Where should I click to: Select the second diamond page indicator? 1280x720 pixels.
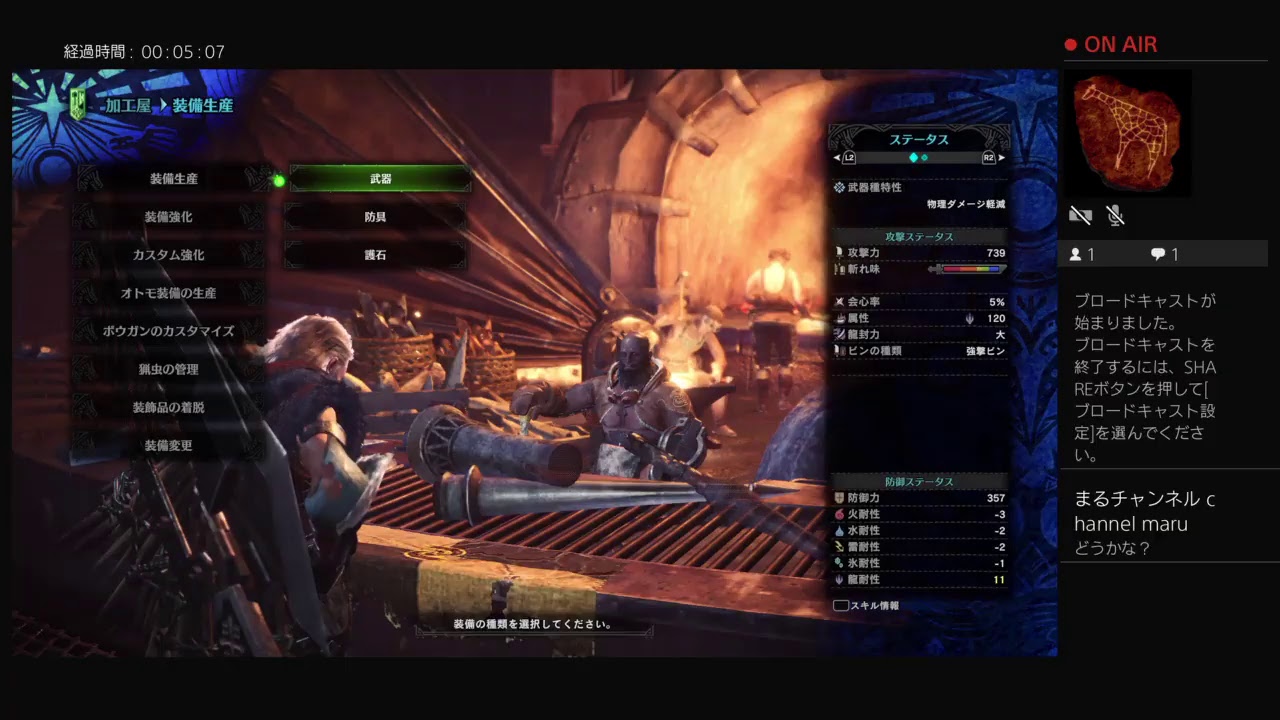pos(922,157)
